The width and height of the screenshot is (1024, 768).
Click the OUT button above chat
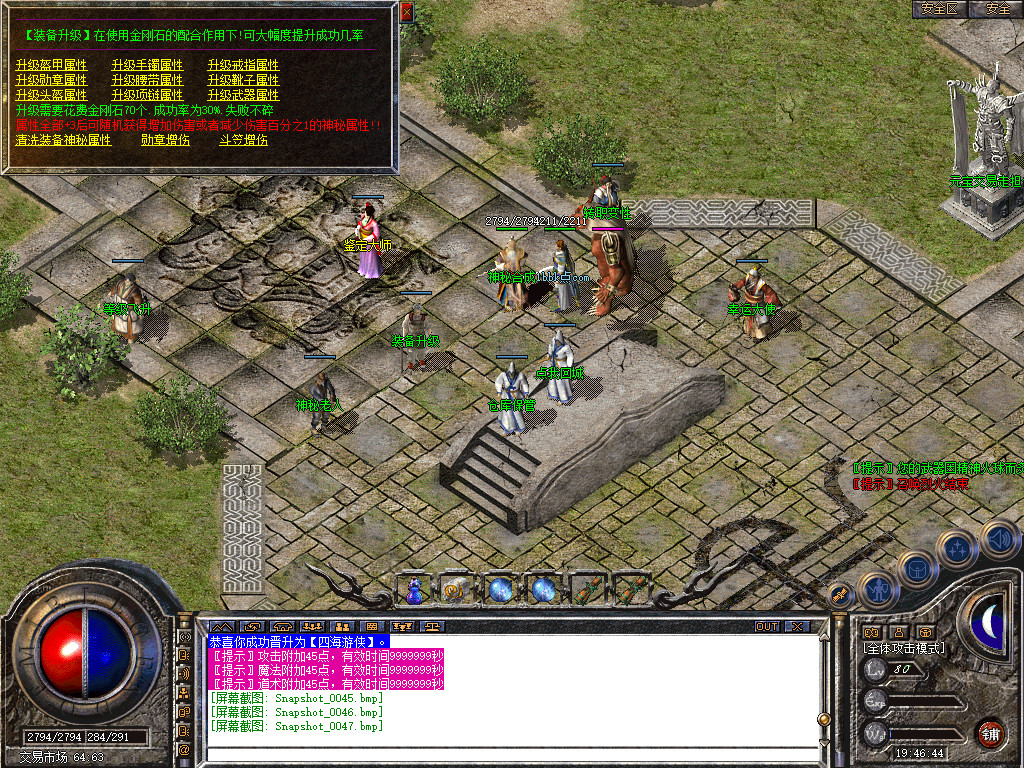click(x=766, y=627)
